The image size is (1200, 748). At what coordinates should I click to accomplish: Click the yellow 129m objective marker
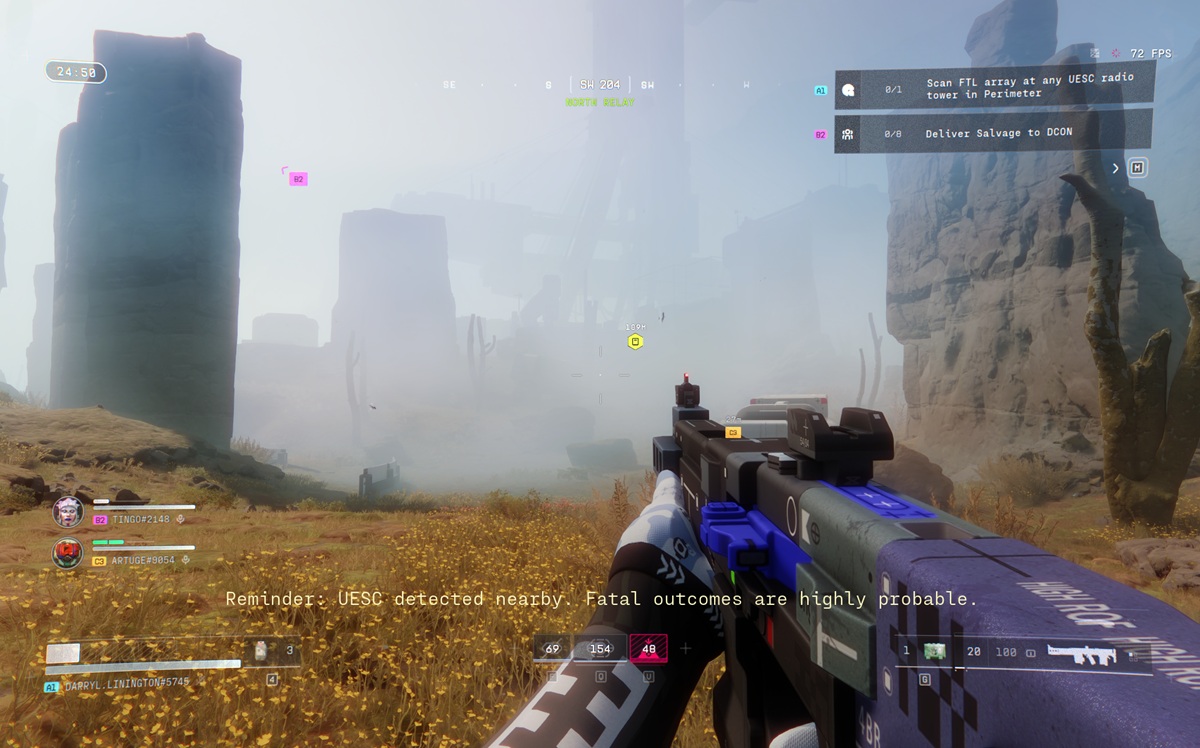[635, 342]
